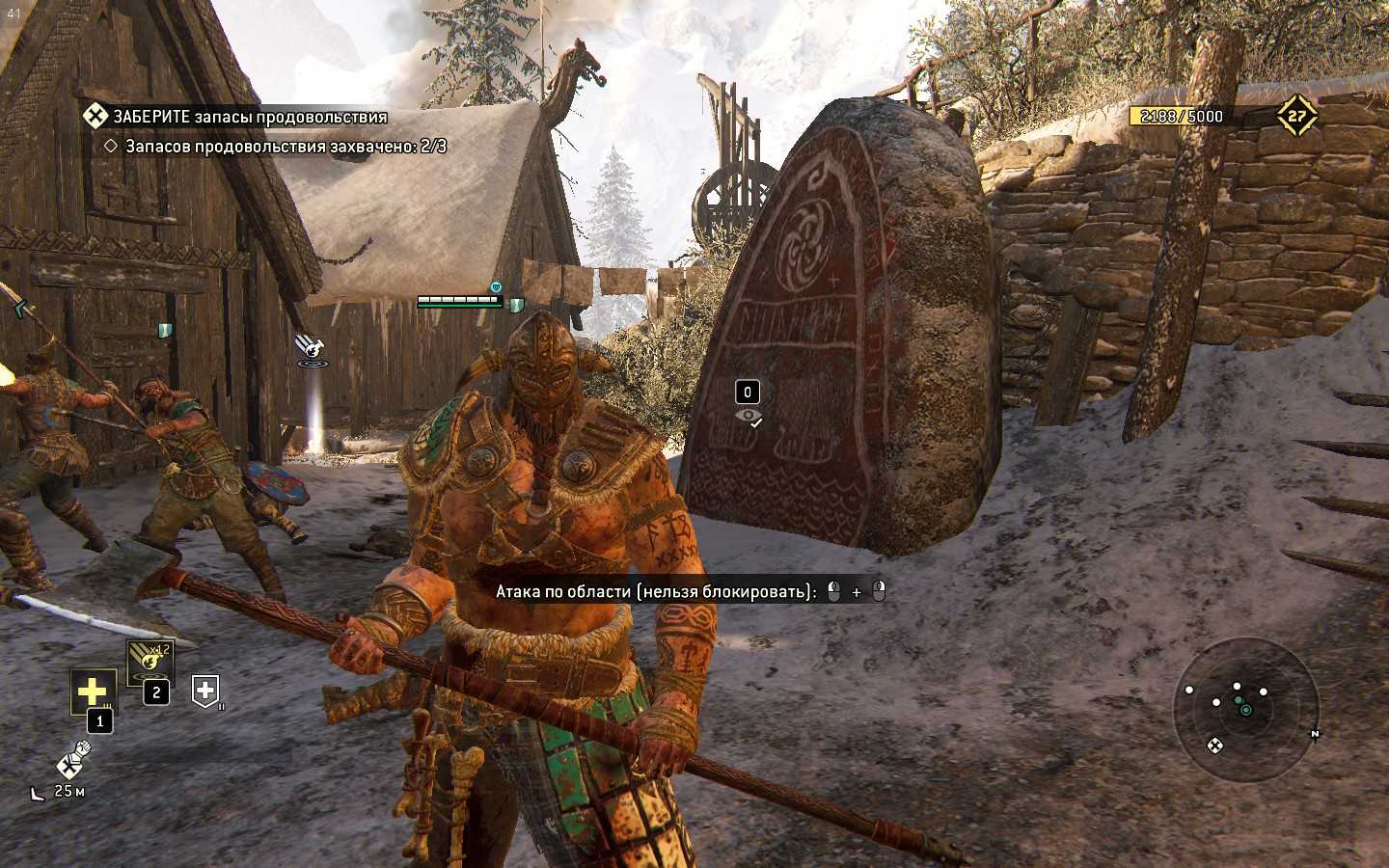
Task: Click the supply objective marker above the light beam
Action: click(x=310, y=345)
